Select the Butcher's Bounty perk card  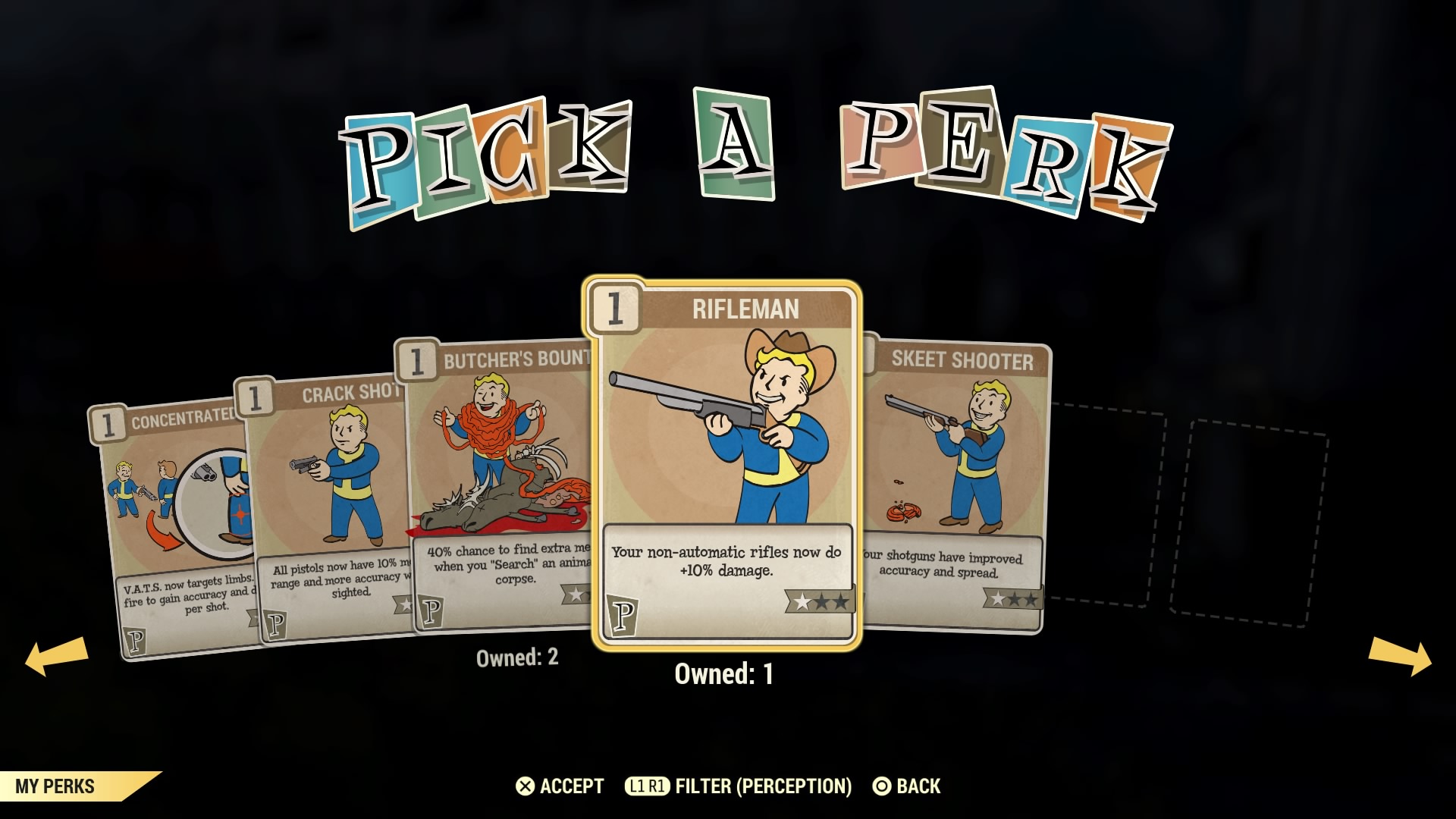pos(493,455)
